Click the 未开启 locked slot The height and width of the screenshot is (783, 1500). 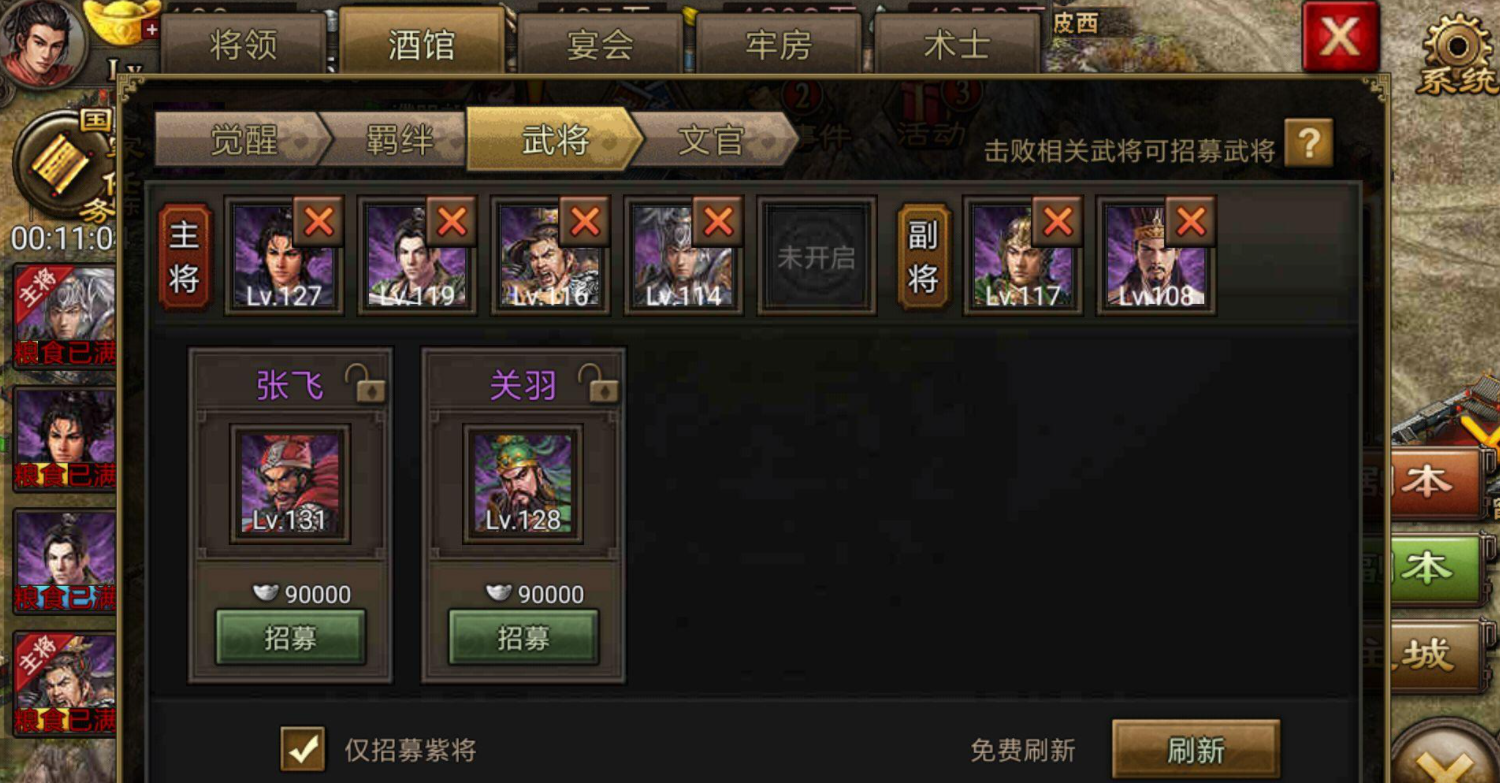pyautogui.click(x=816, y=255)
